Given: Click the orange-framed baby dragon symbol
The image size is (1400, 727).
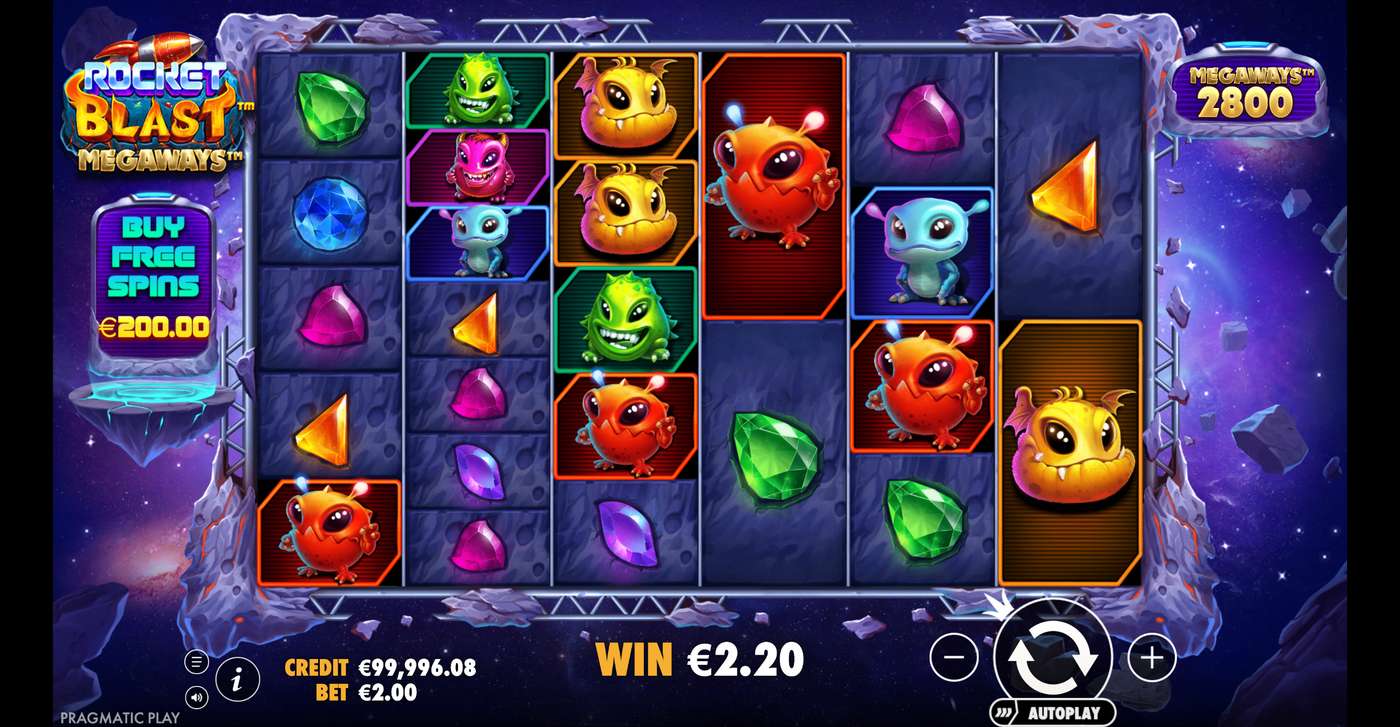Looking at the screenshot, I should [1071, 448].
